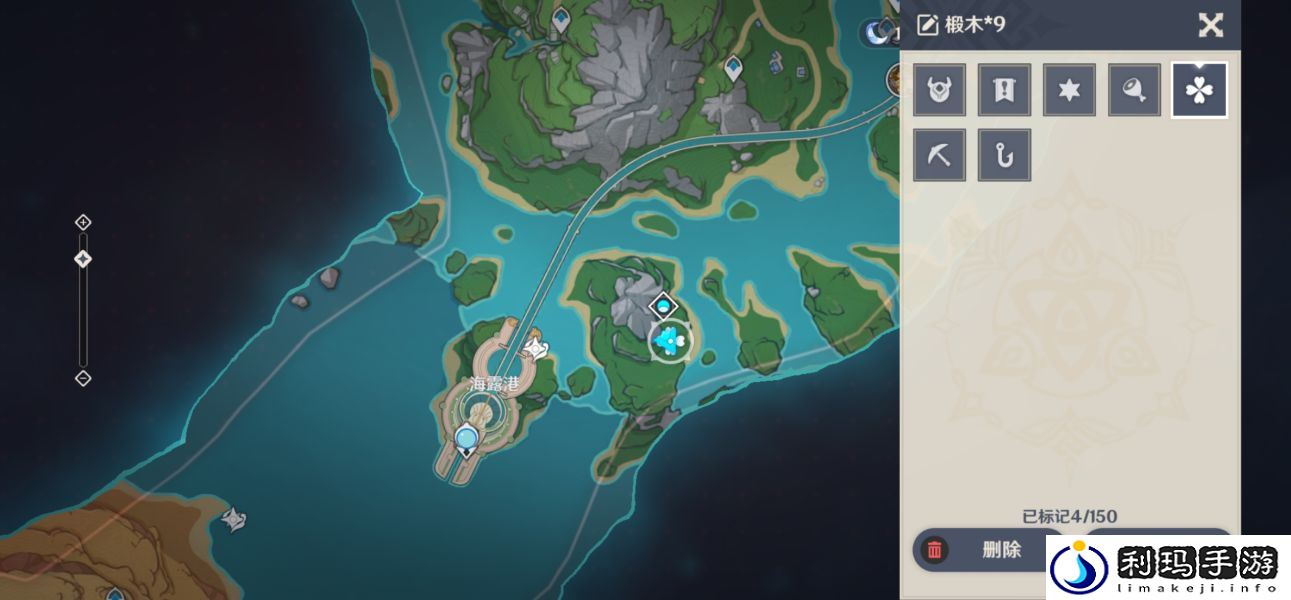Zoom in the map with plus button

click(x=83, y=222)
